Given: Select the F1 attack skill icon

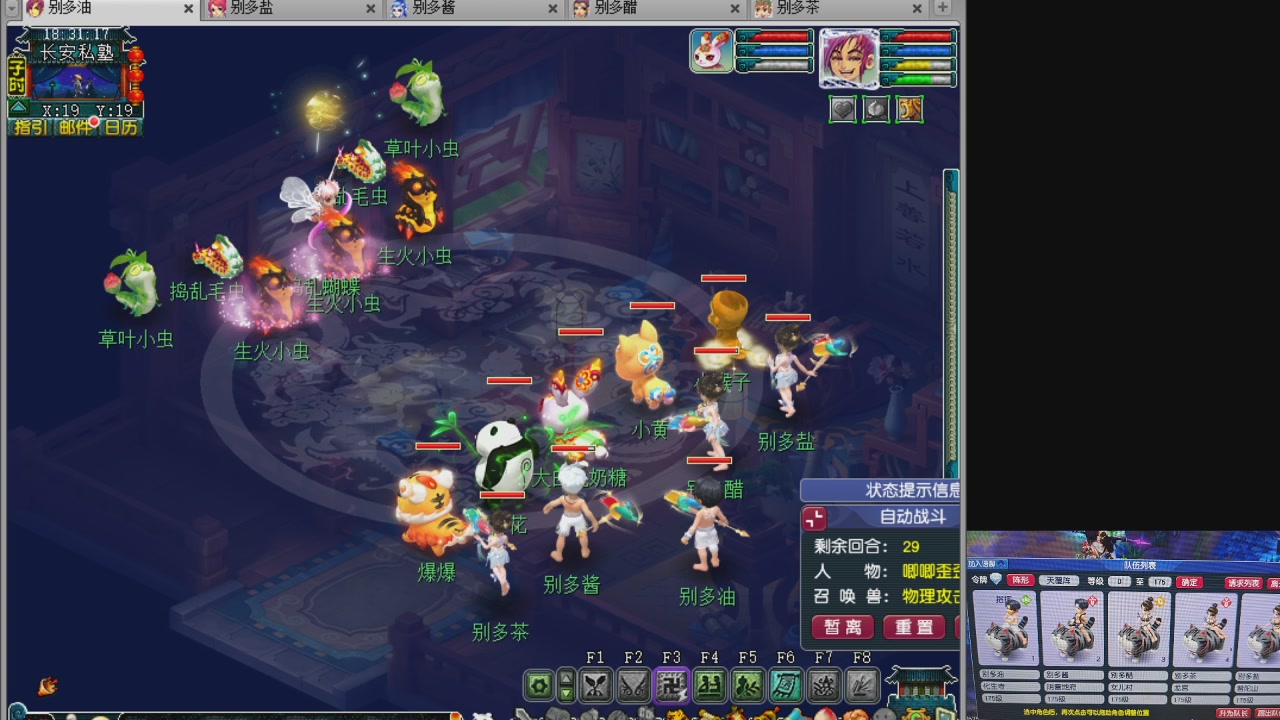Looking at the screenshot, I should (596, 684).
